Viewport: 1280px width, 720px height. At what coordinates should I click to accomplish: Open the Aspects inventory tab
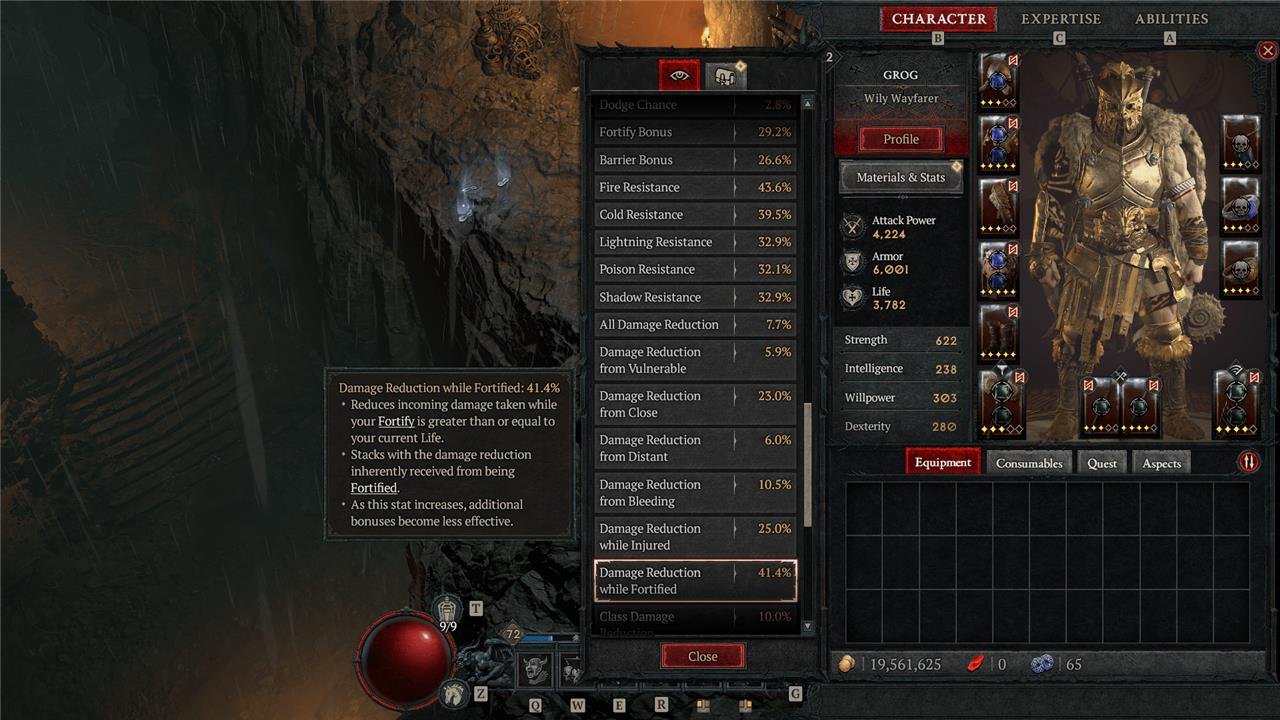coord(1161,463)
